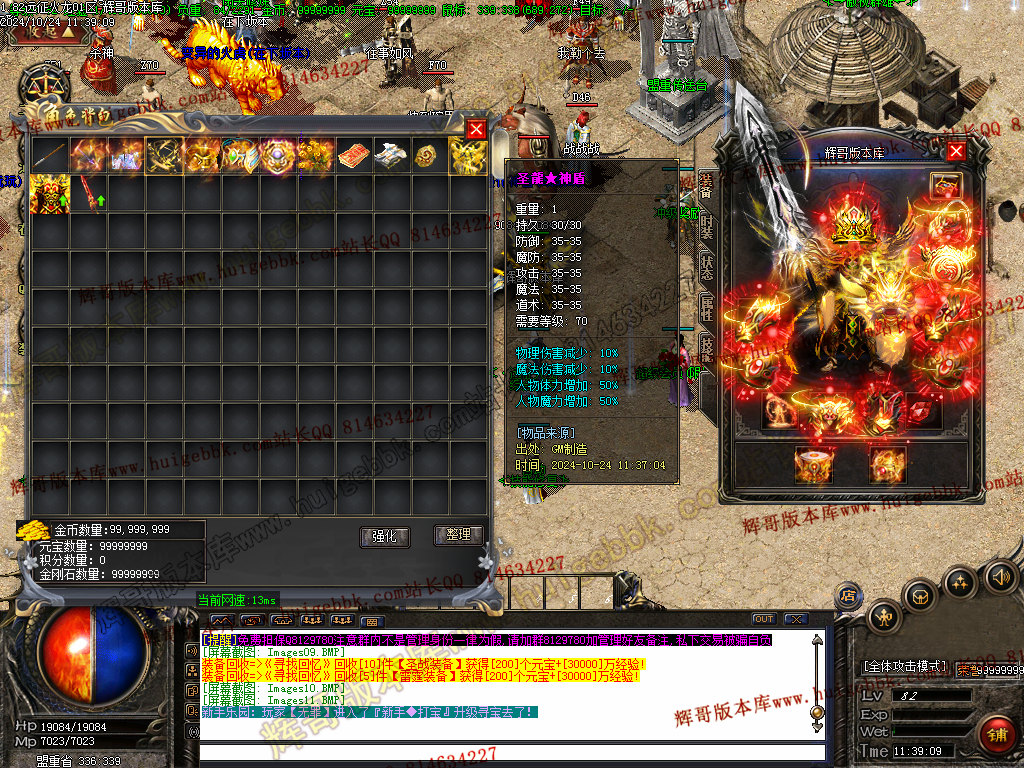This screenshot has width=1024, height=768.
Task: Open the round red 铺 shop button
Action: pyautogui.click(x=995, y=734)
